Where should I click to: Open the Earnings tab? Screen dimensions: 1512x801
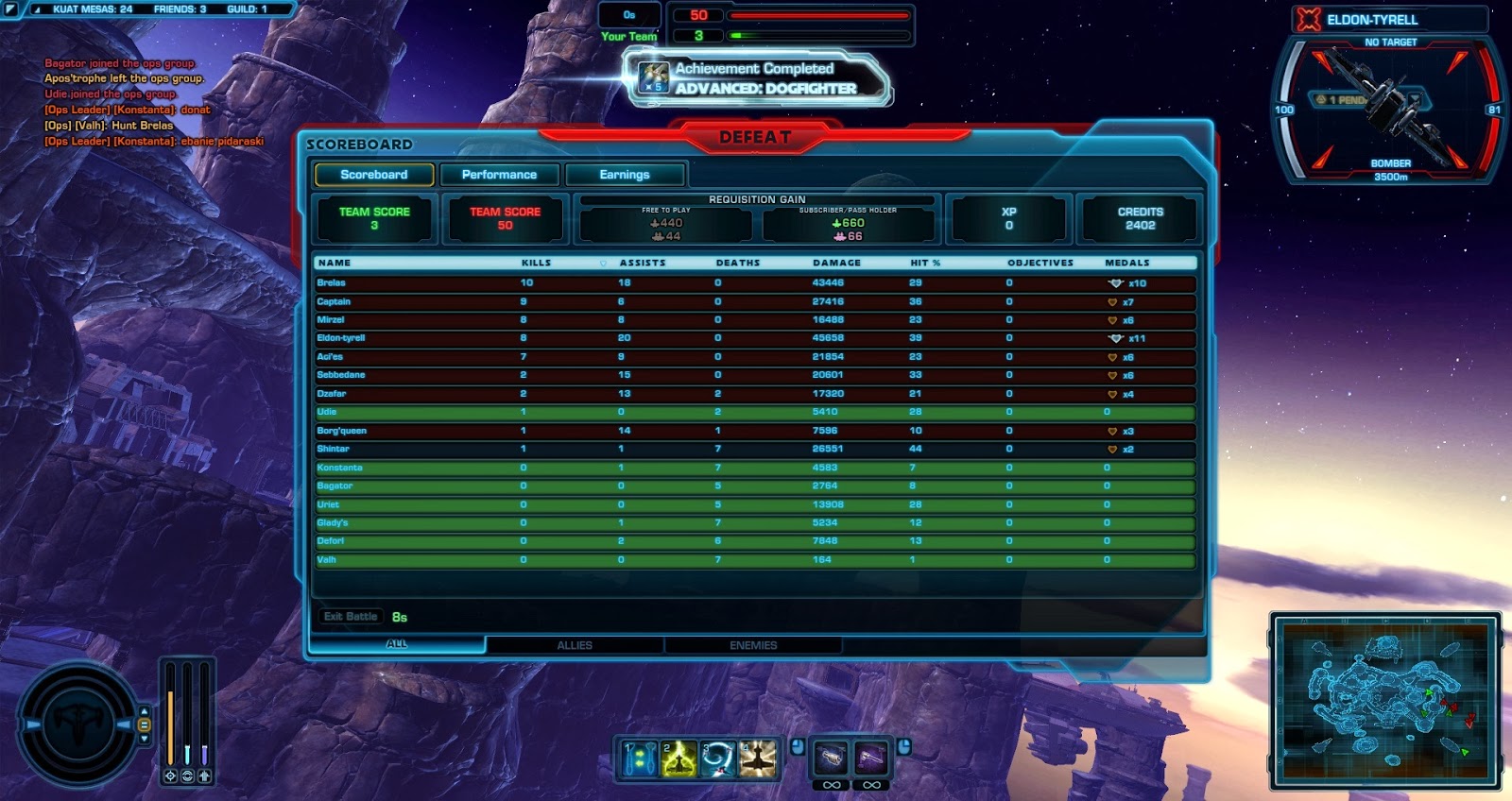[x=625, y=175]
